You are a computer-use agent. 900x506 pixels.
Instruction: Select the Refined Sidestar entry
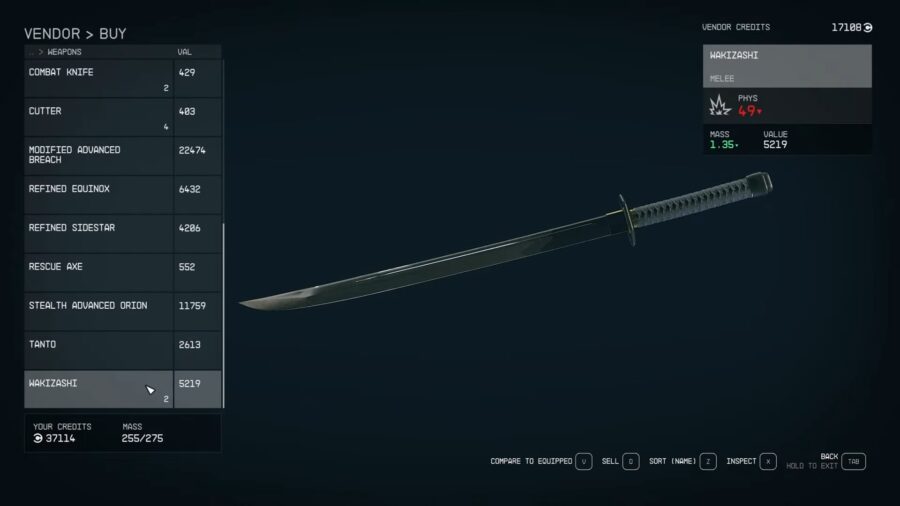(x=98, y=233)
